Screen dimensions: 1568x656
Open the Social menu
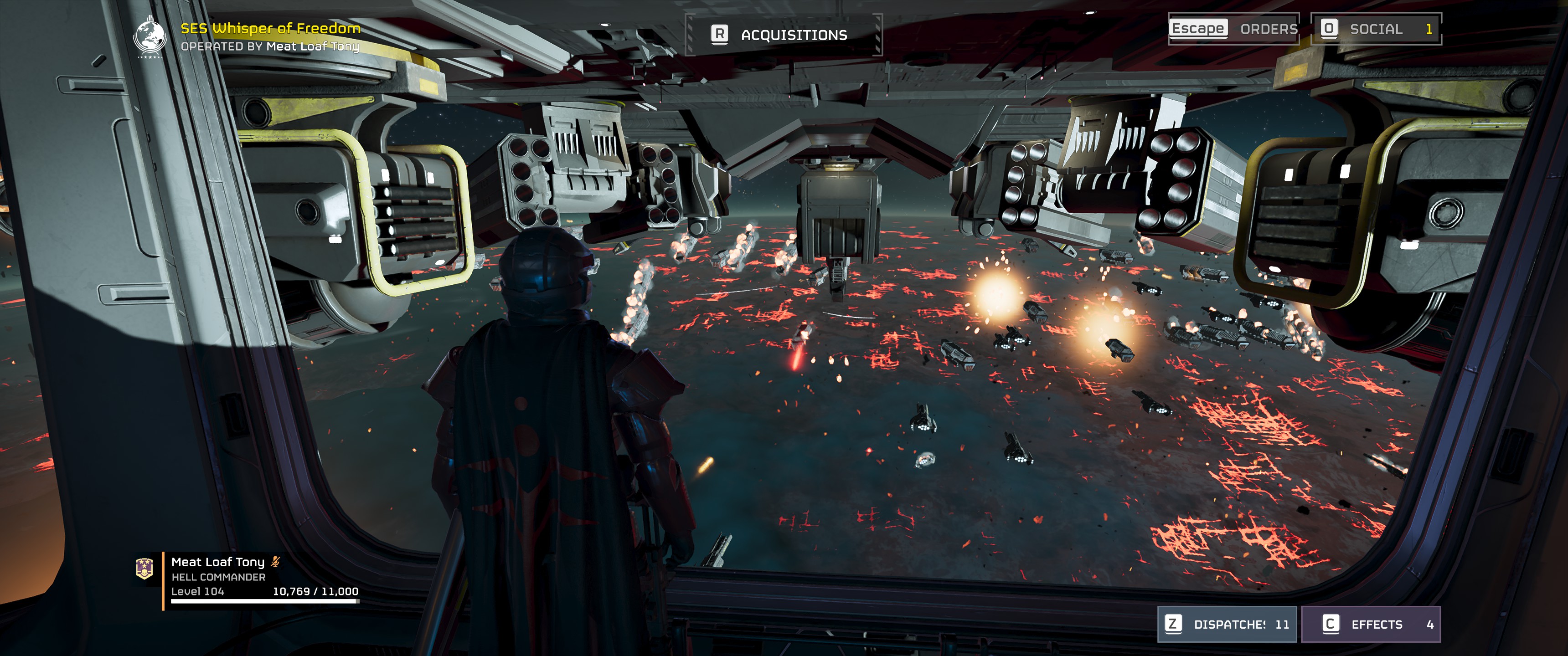pyautogui.click(x=1376, y=29)
